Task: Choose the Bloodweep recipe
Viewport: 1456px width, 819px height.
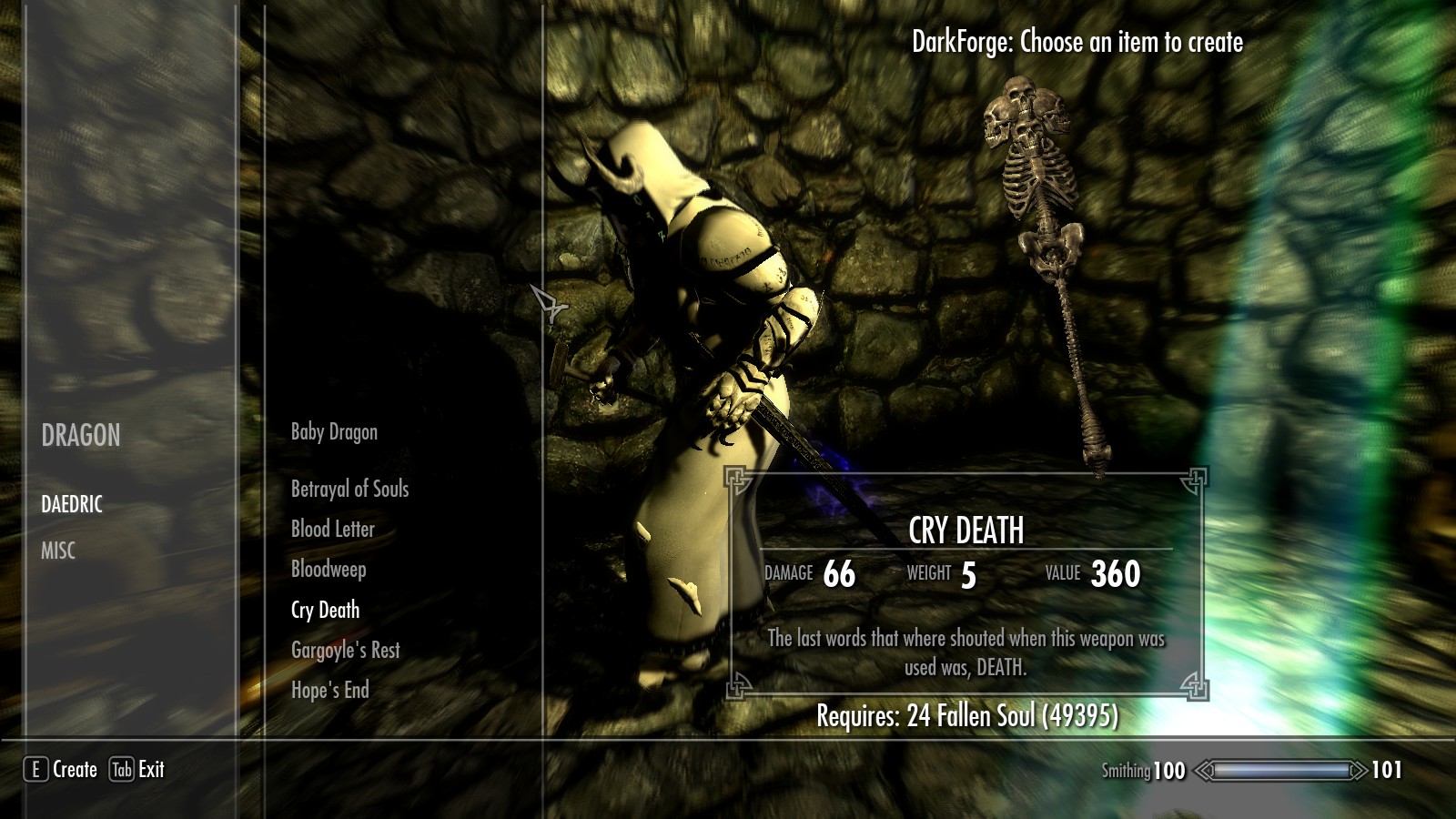Action: click(329, 570)
